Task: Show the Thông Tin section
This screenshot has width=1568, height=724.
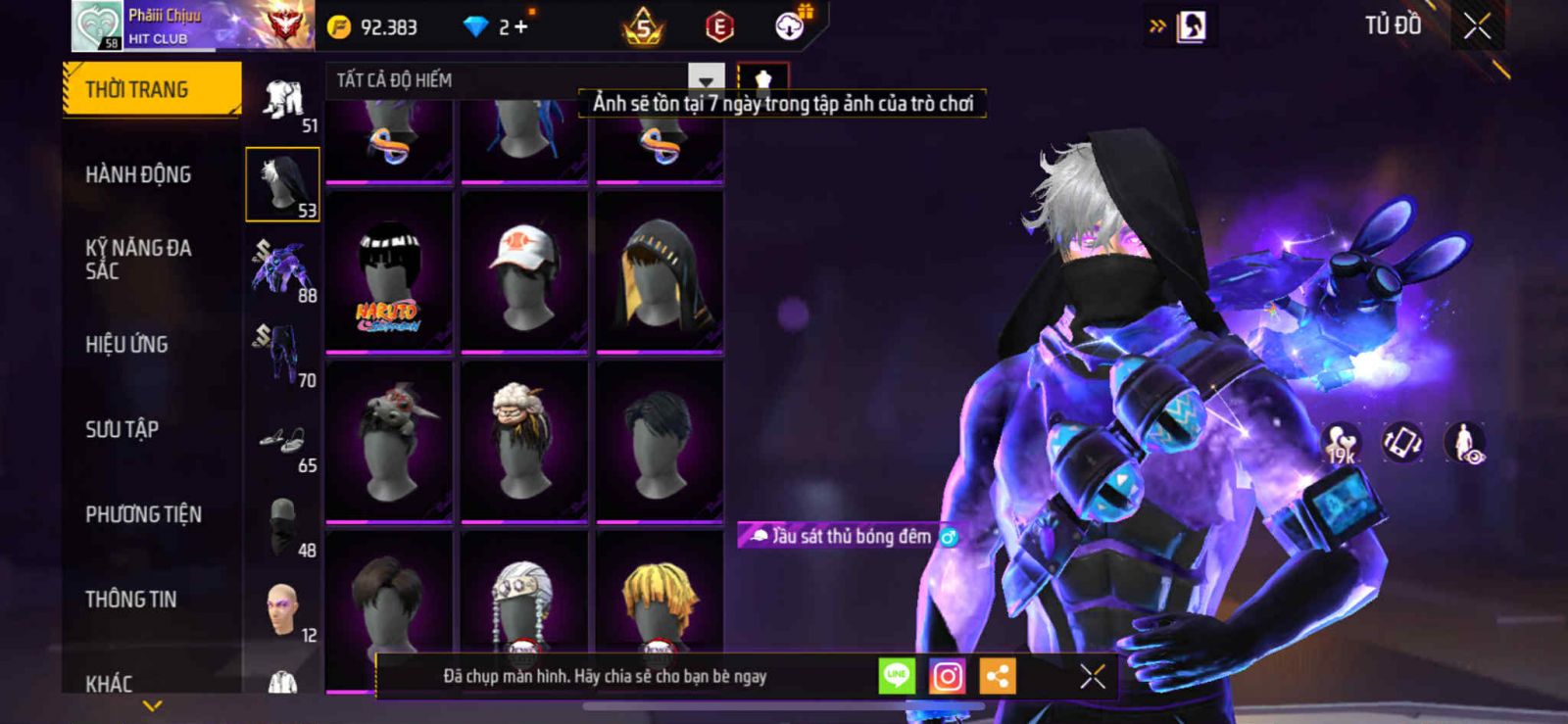Action: 130,599
